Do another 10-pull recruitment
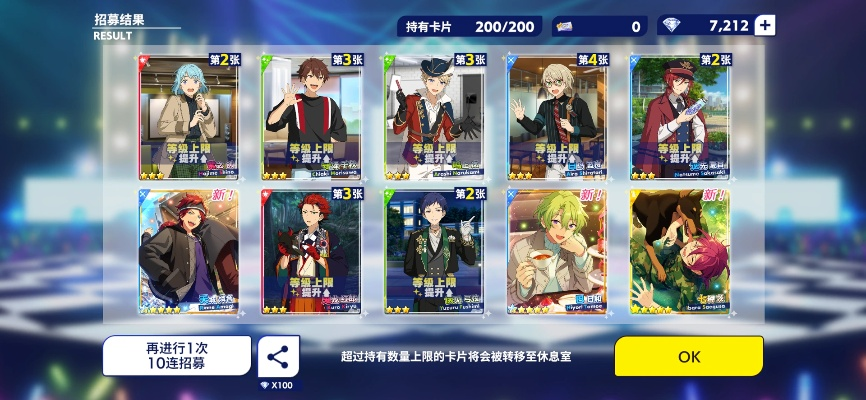866x400 pixels. tap(176, 356)
